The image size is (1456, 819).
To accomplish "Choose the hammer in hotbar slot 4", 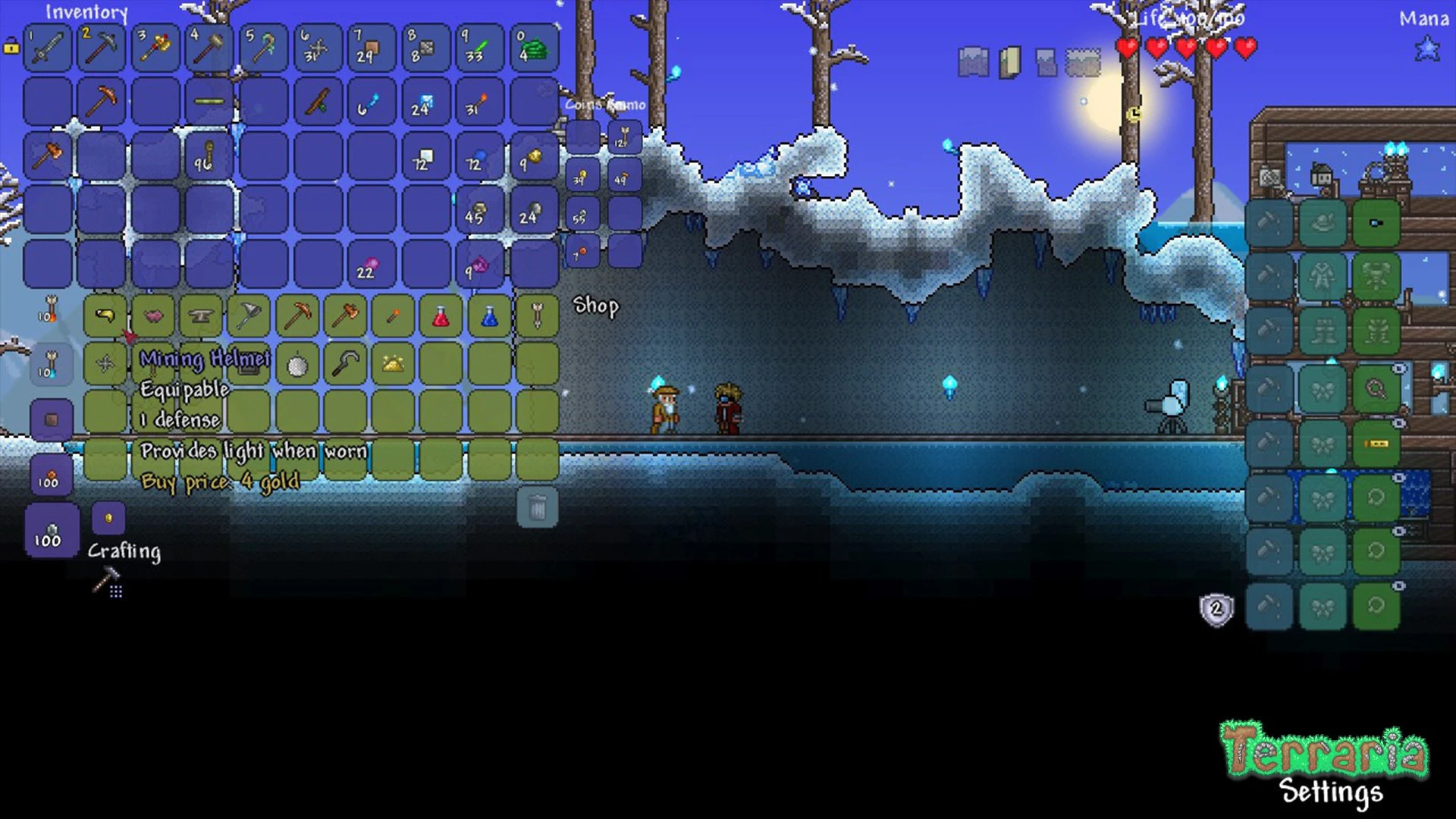I will coord(209,47).
